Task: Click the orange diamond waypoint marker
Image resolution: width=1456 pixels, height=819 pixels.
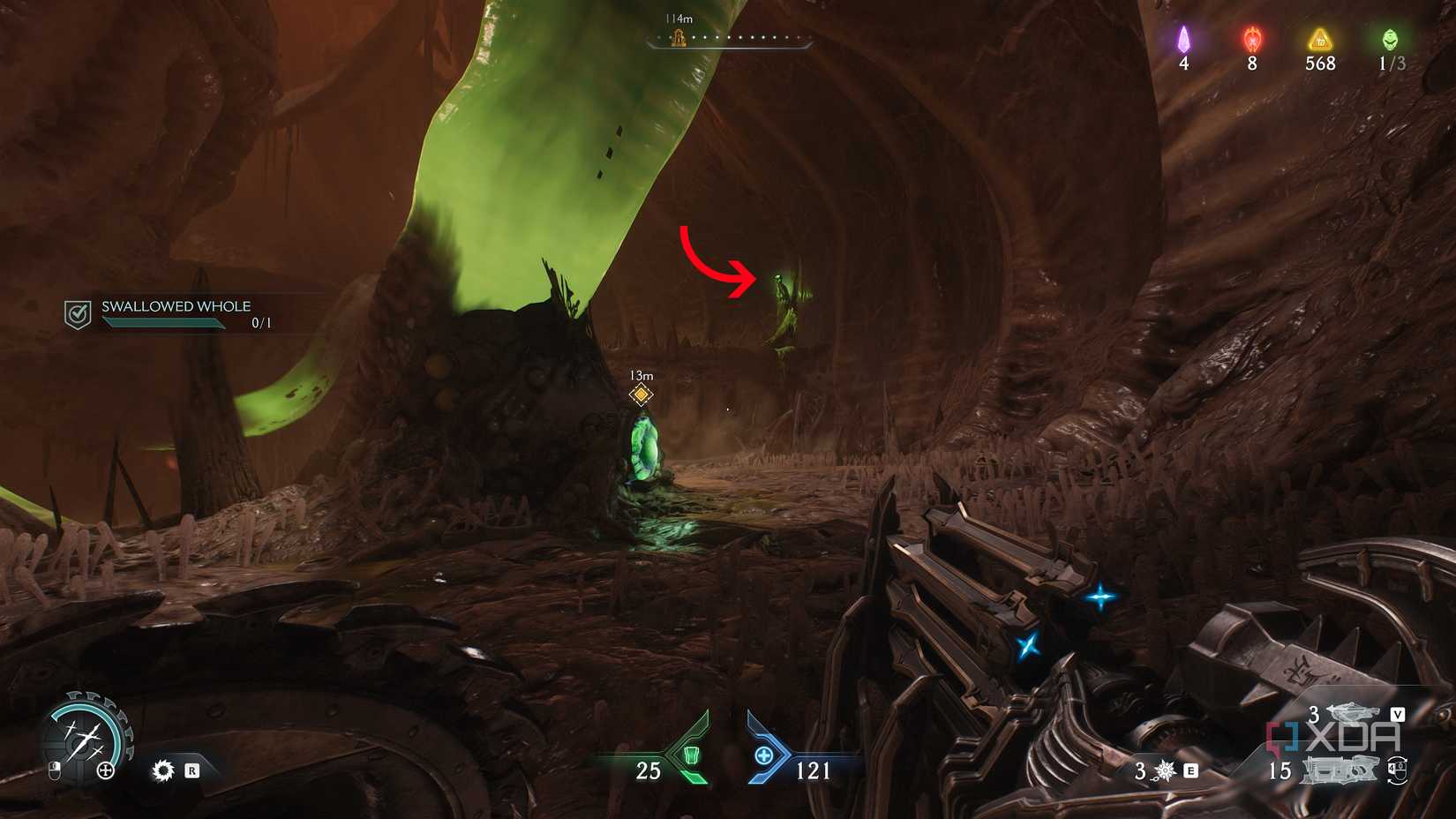Action: (x=642, y=394)
